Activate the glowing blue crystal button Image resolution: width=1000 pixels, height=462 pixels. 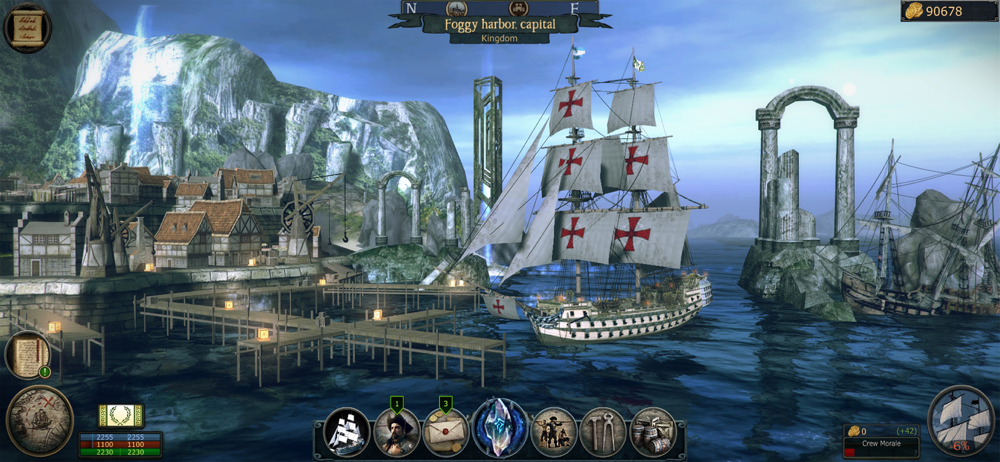pos(499,427)
